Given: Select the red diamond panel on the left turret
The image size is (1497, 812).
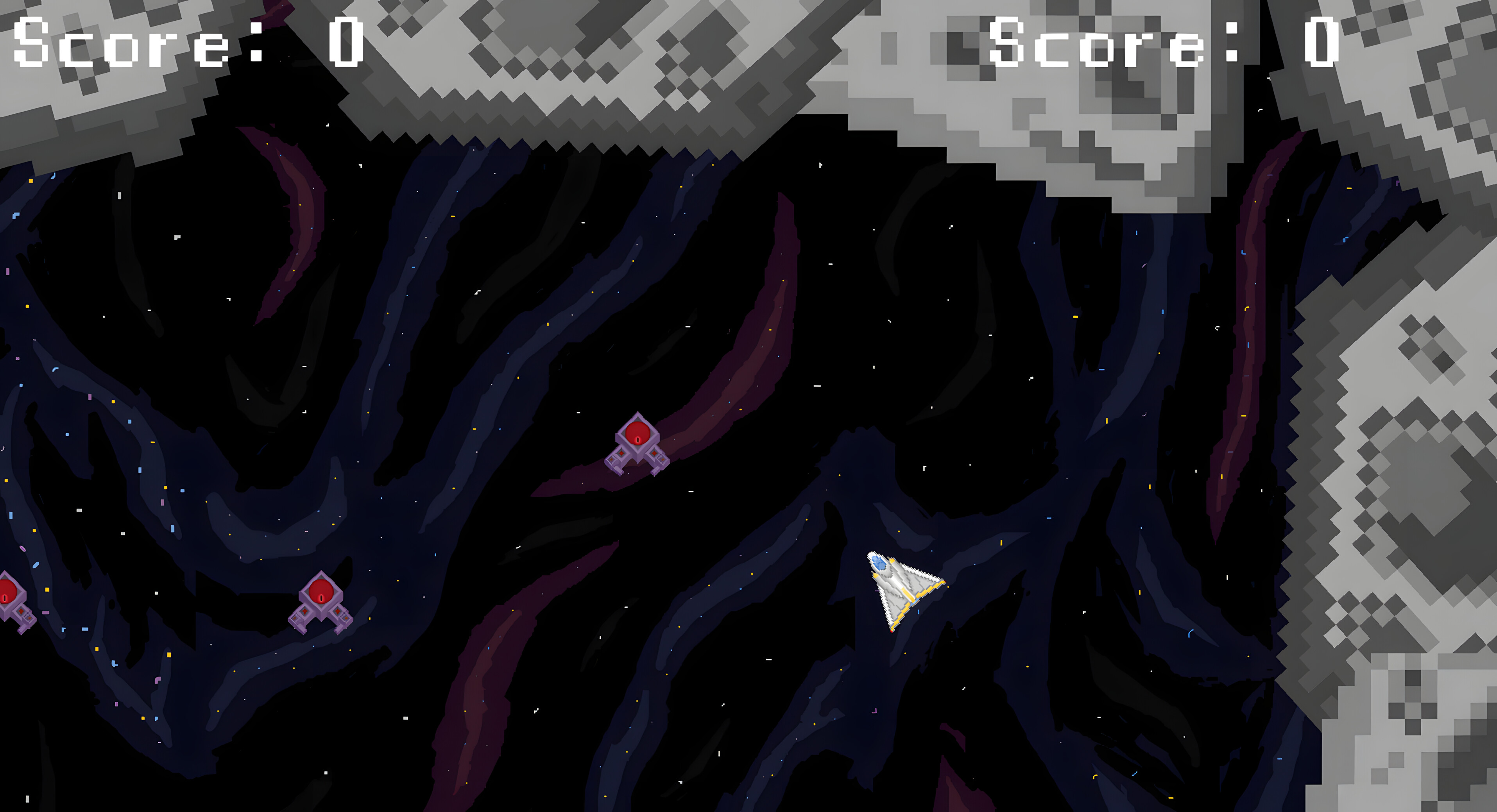Looking at the screenshot, I should pos(304,612).
